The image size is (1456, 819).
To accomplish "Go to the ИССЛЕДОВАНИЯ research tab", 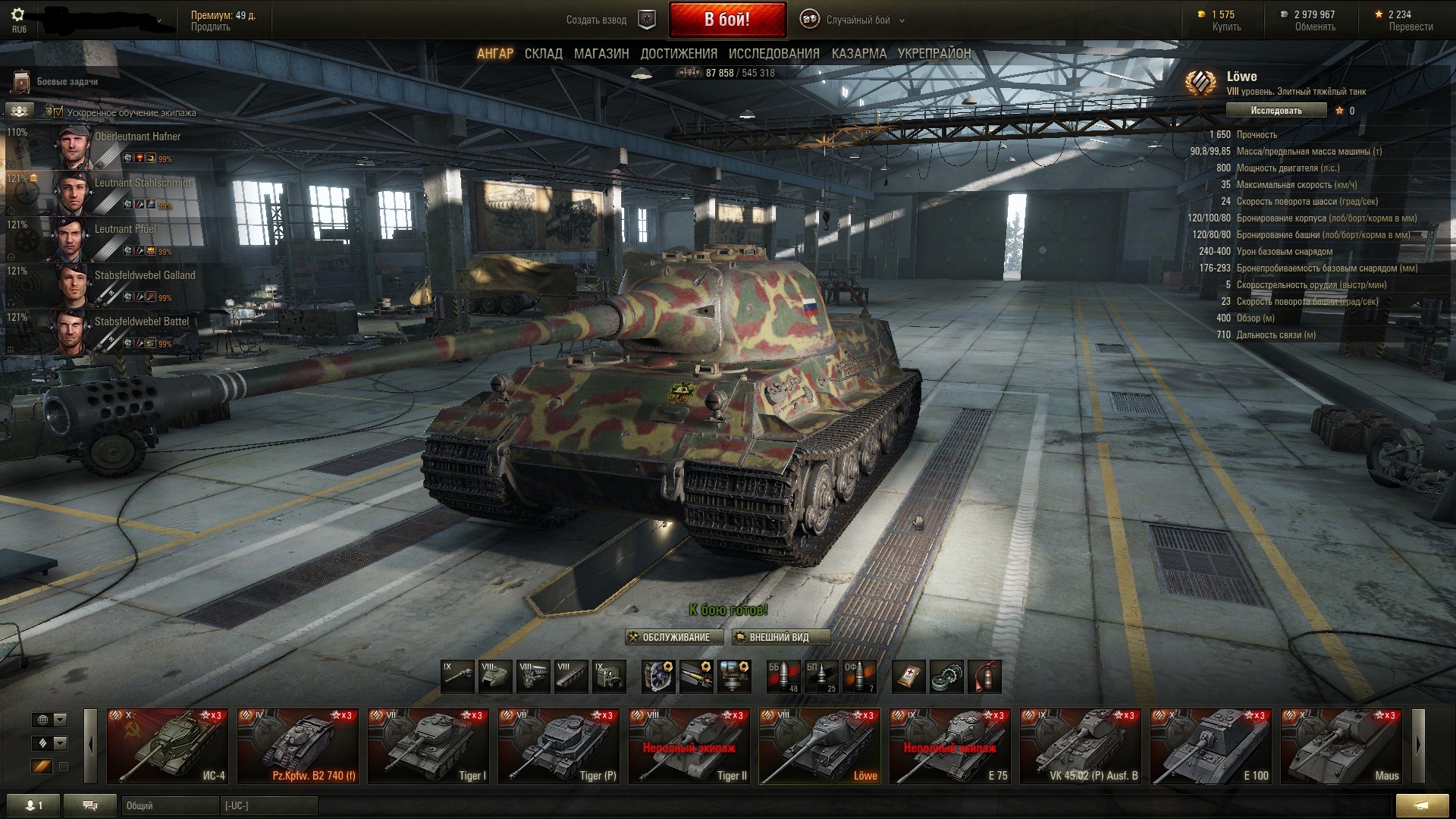I will pos(773,54).
